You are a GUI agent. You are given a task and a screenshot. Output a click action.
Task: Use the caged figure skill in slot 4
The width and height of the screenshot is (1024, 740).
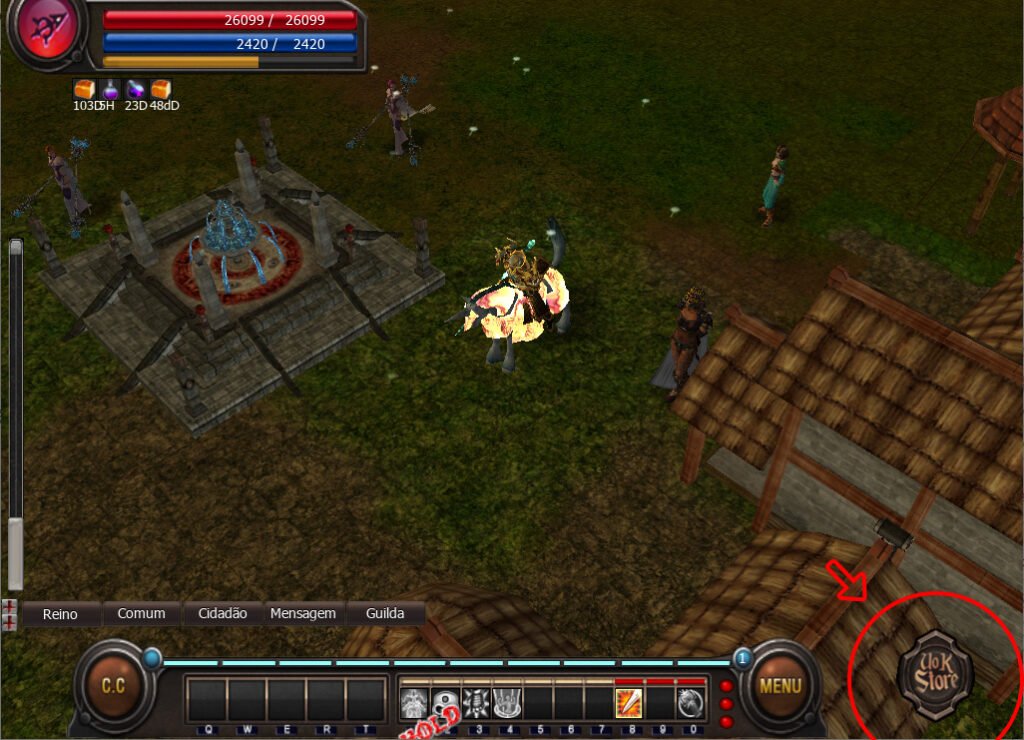point(507,703)
